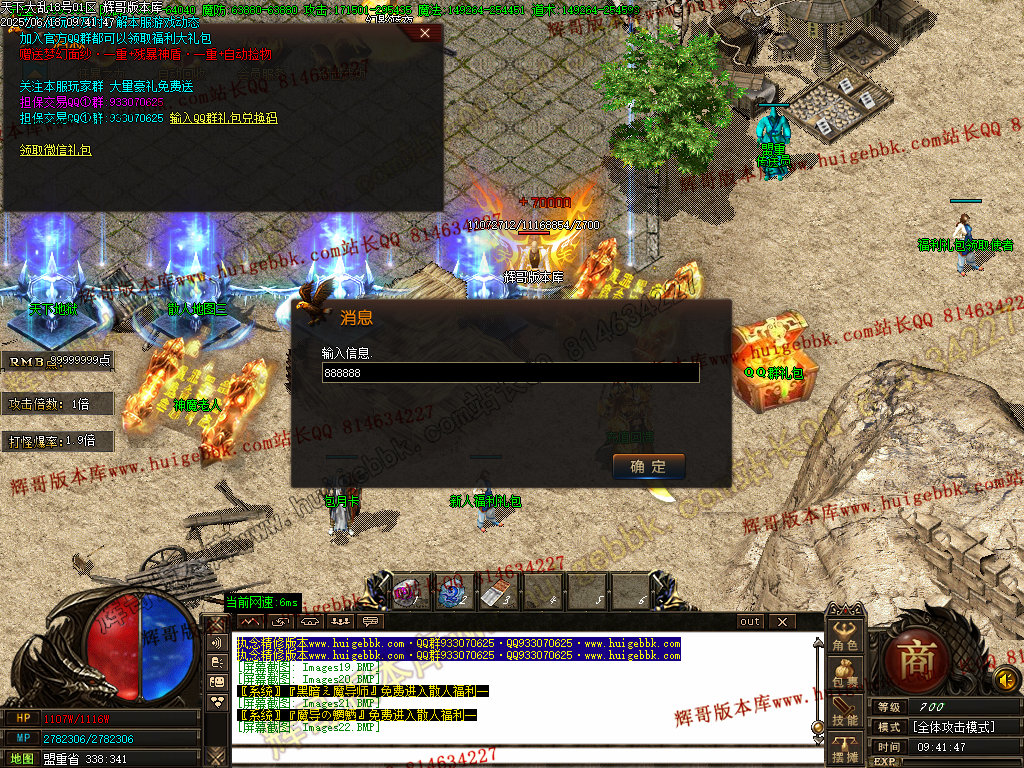
Task: Click the 输入信息 text input field
Action: click(510, 372)
